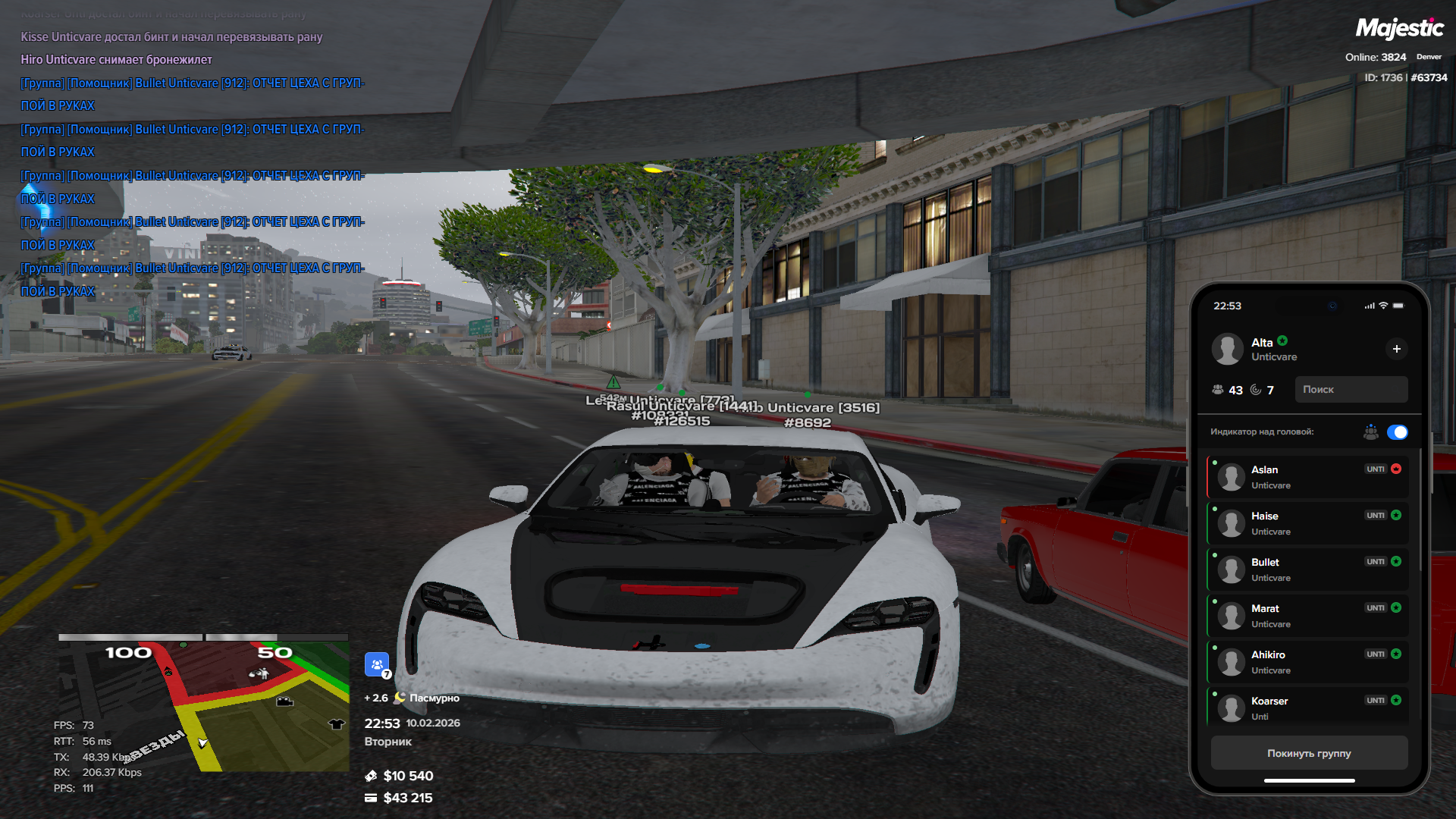Select Aslan in the group list
1456x819 pixels.
click(x=1307, y=477)
